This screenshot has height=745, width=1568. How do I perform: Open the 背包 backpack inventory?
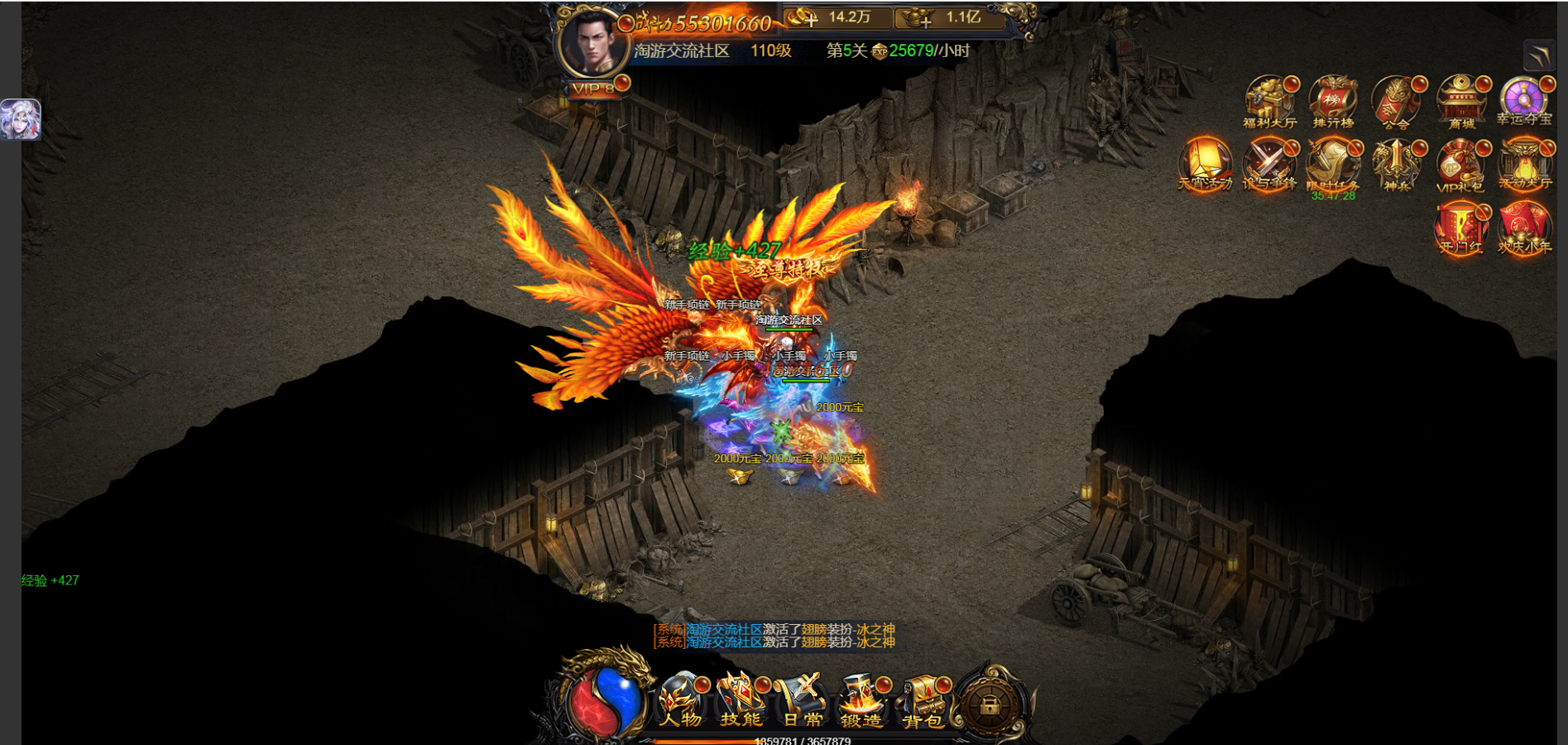coord(923,700)
